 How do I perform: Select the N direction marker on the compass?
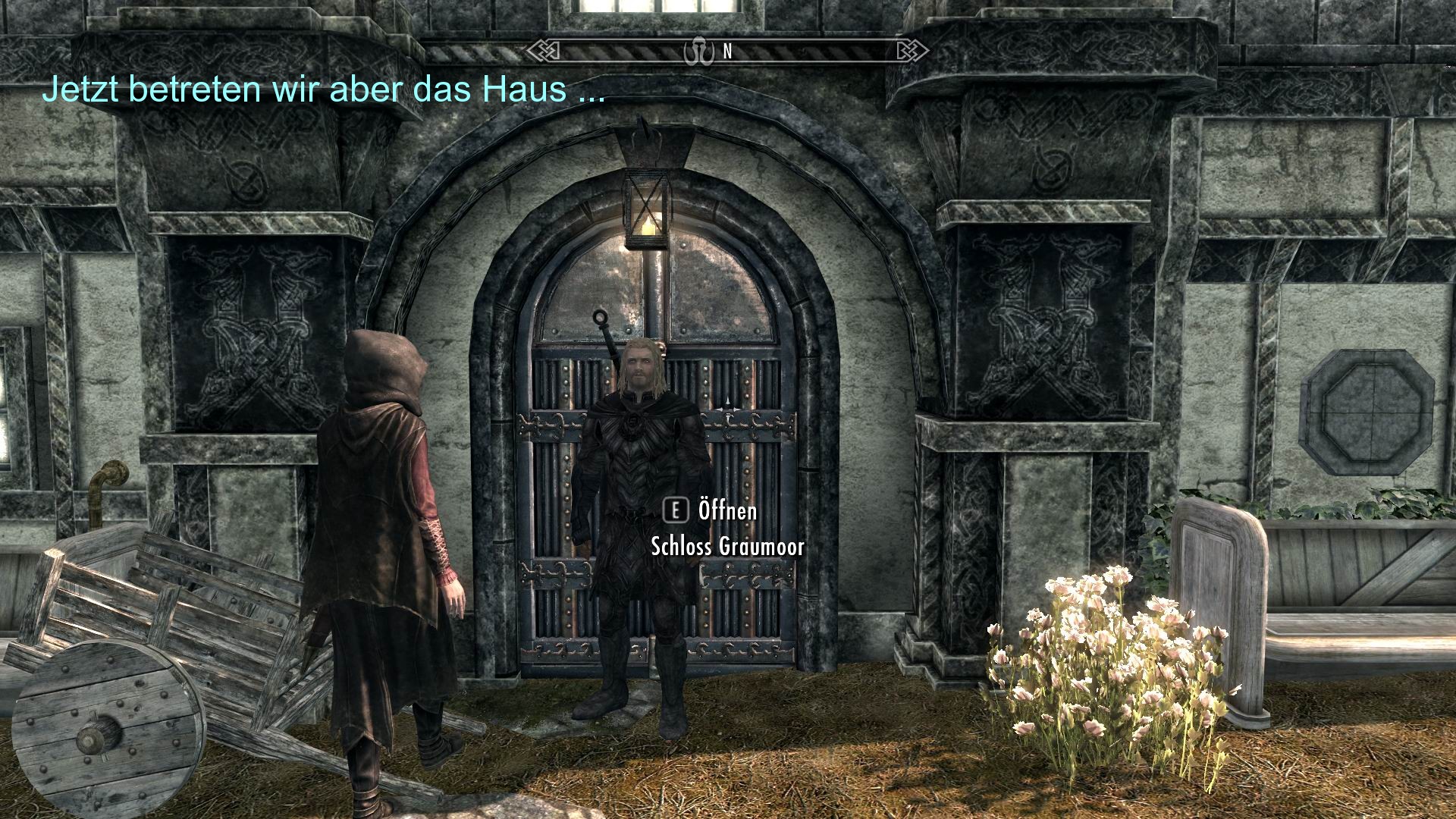click(x=726, y=53)
